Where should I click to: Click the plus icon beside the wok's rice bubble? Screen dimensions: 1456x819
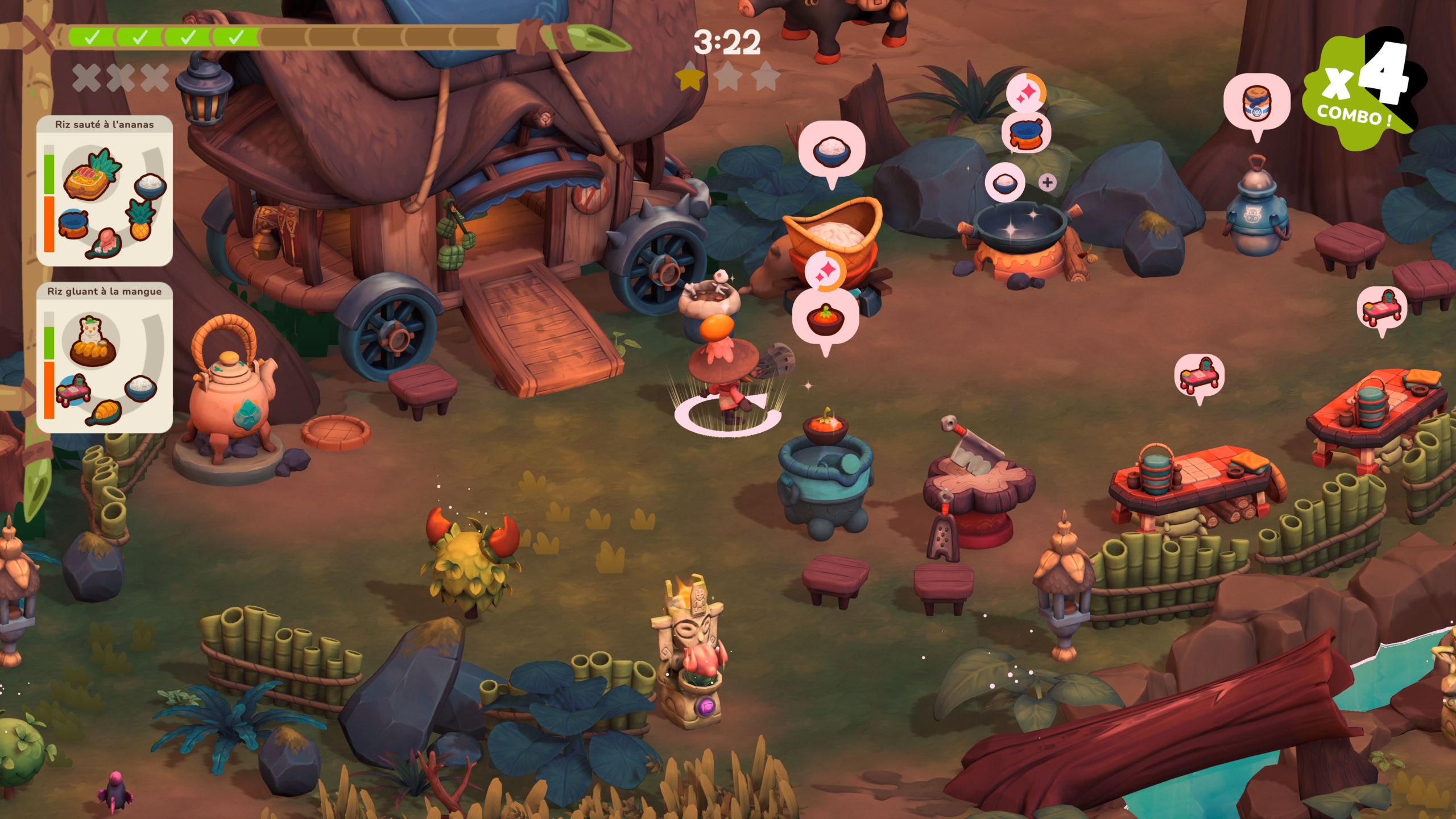point(1047,183)
